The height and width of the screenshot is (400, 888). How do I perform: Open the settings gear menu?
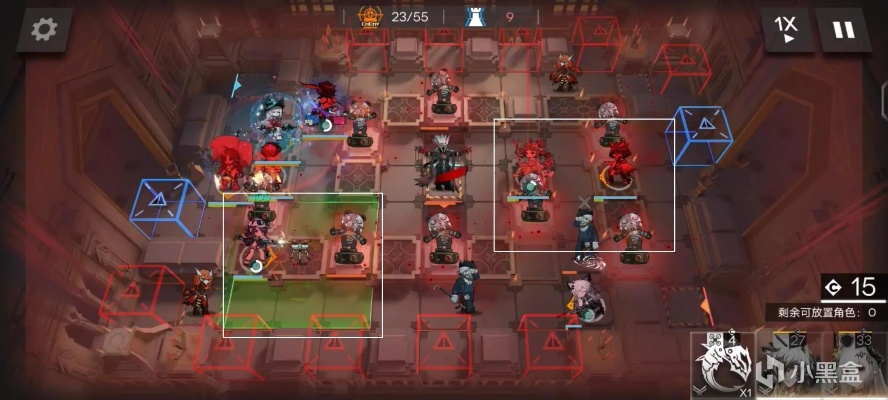click(x=44, y=29)
